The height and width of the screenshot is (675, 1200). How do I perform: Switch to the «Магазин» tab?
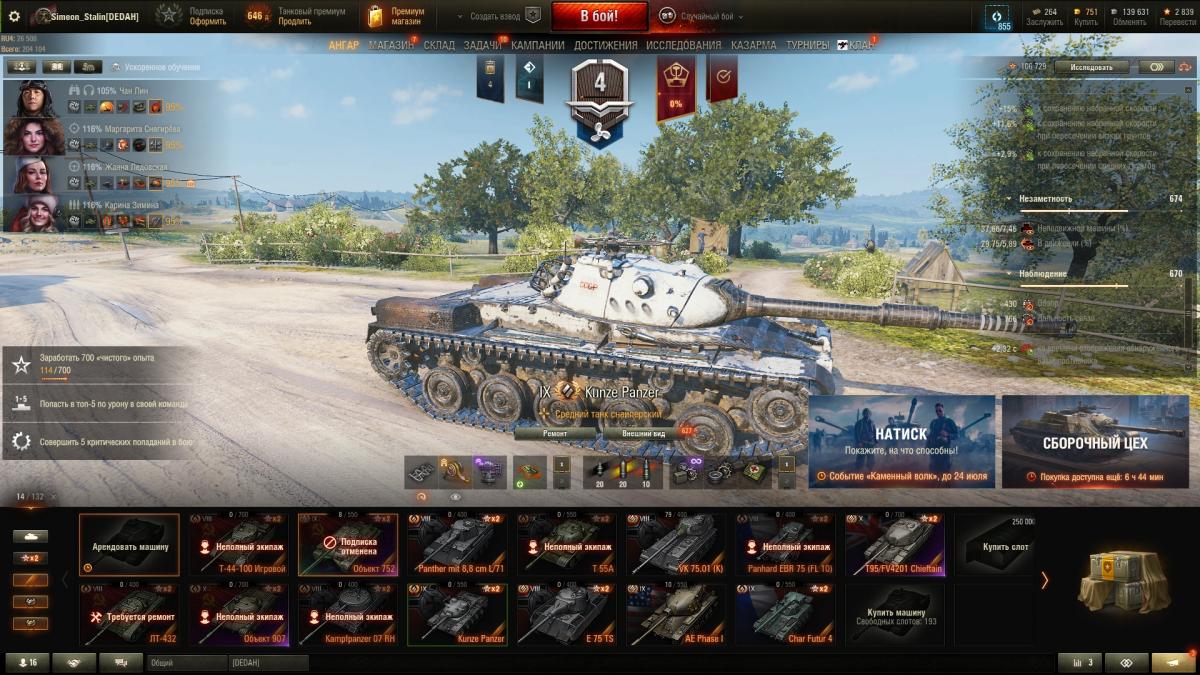tap(390, 45)
